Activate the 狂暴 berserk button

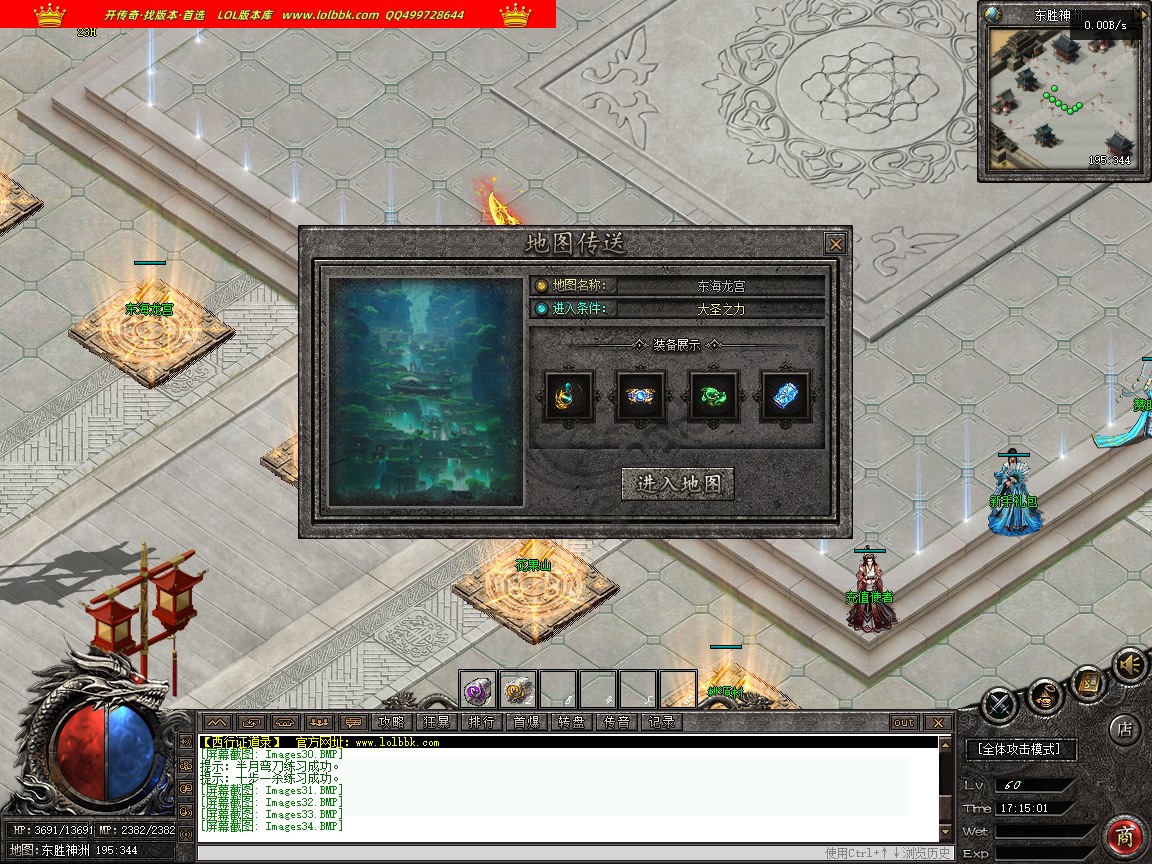(x=436, y=722)
